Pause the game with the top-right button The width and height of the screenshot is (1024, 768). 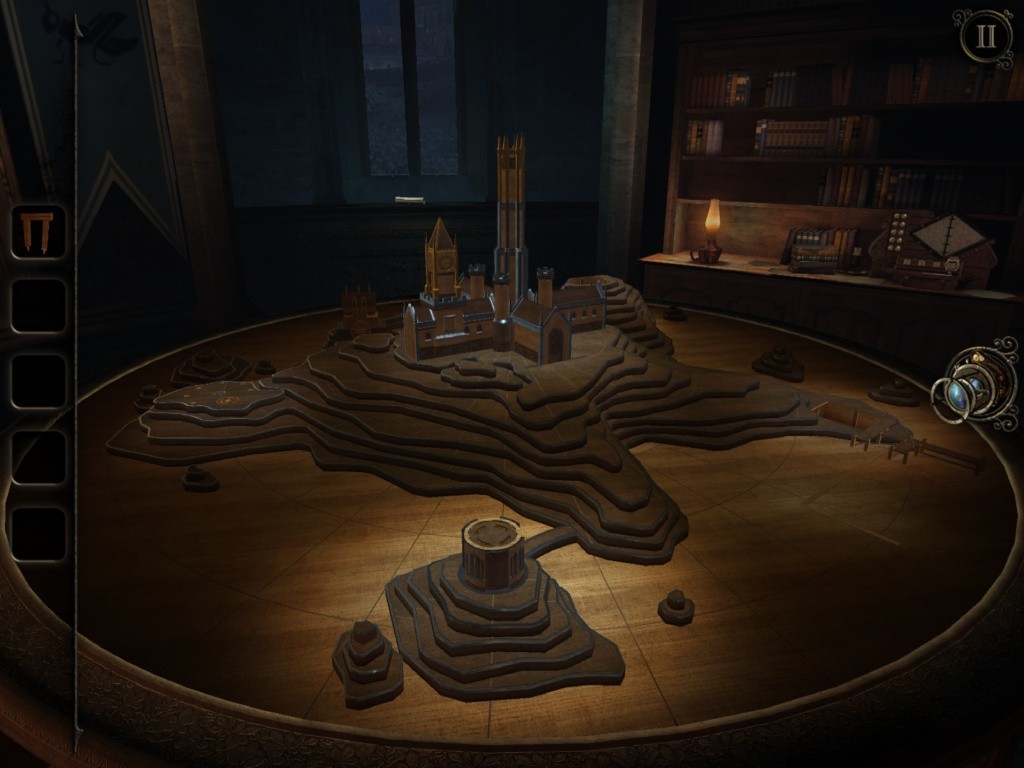coord(985,36)
